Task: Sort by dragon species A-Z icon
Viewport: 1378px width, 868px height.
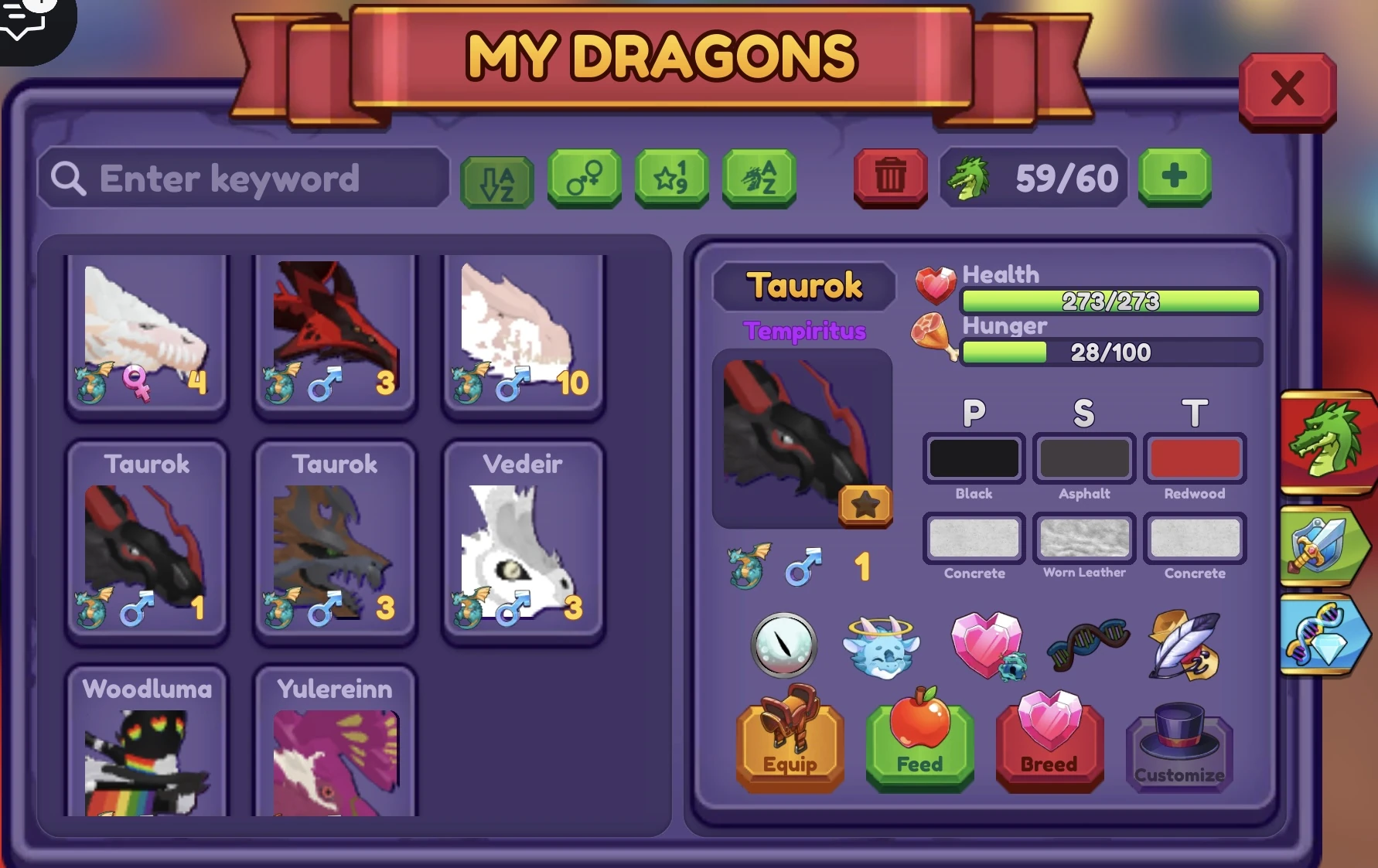Action: pos(759,179)
